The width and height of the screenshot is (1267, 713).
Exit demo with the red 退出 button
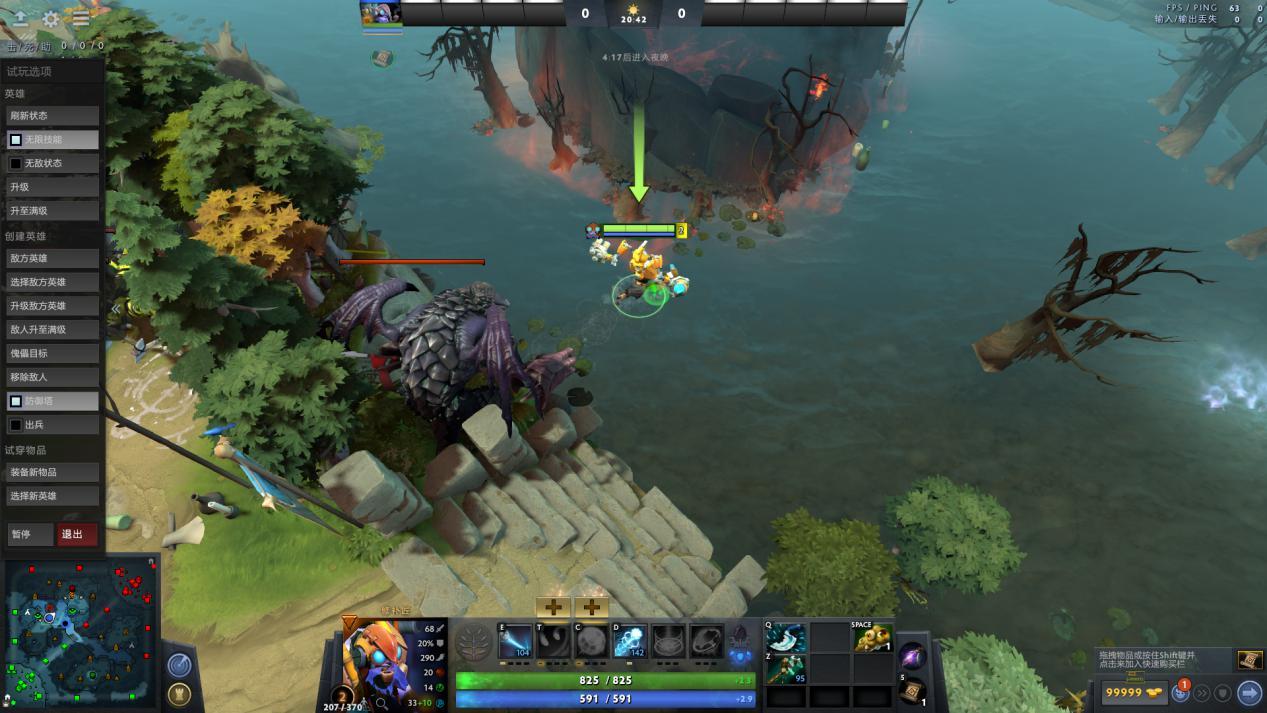click(77, 534)
